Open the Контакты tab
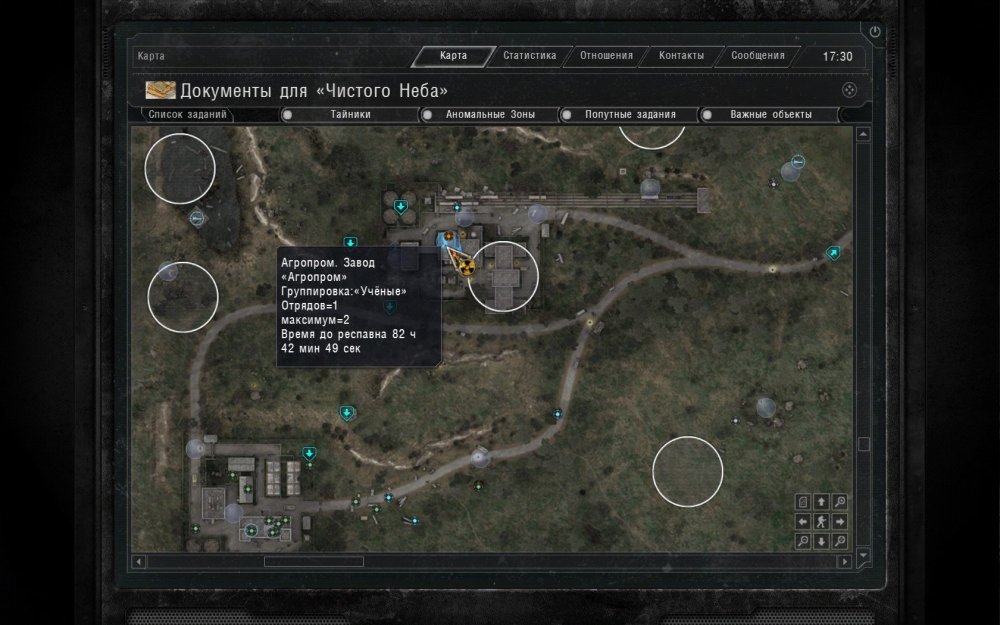 [x=681, y=56]
